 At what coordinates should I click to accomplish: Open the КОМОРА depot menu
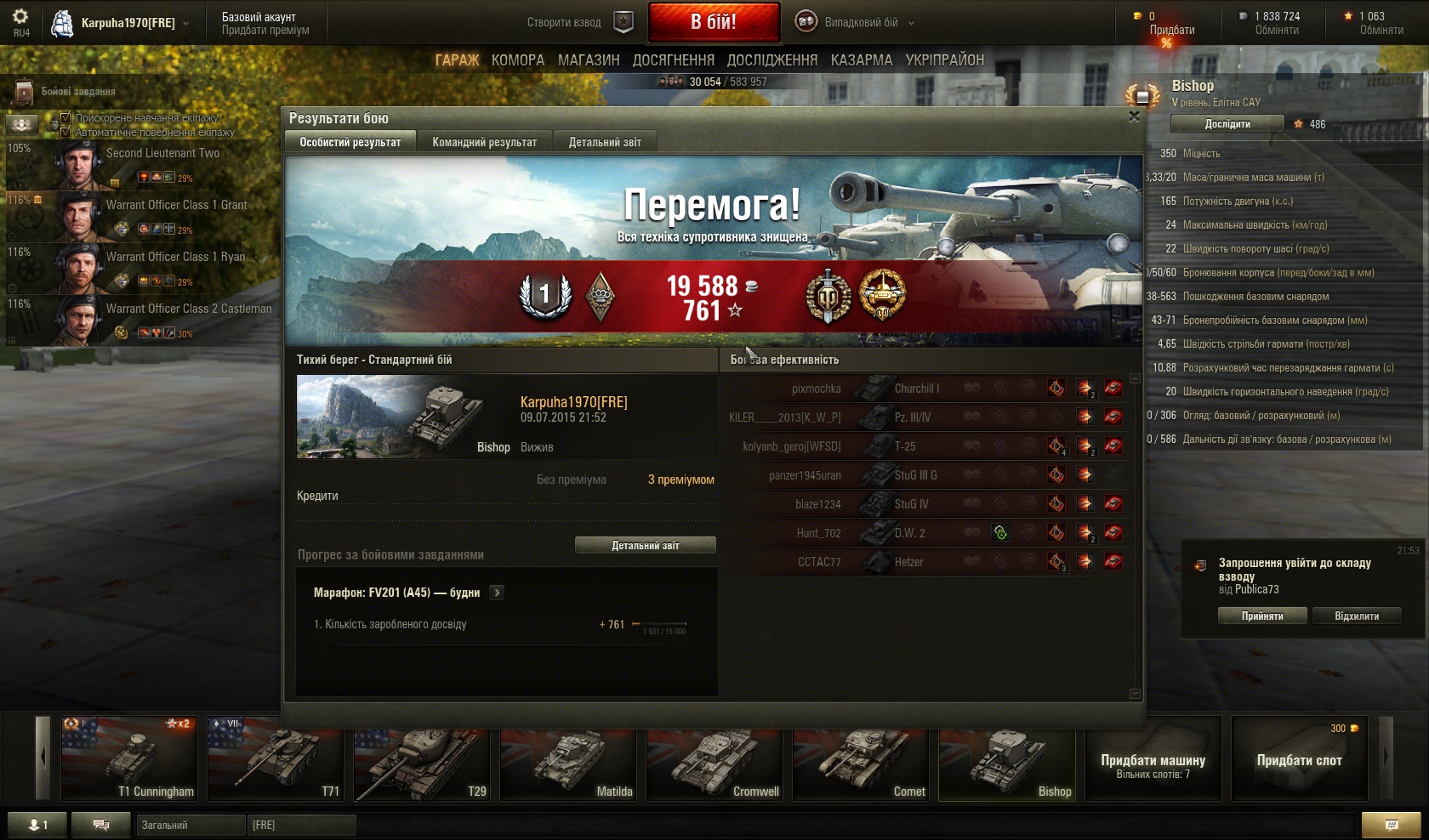[517, 60]
